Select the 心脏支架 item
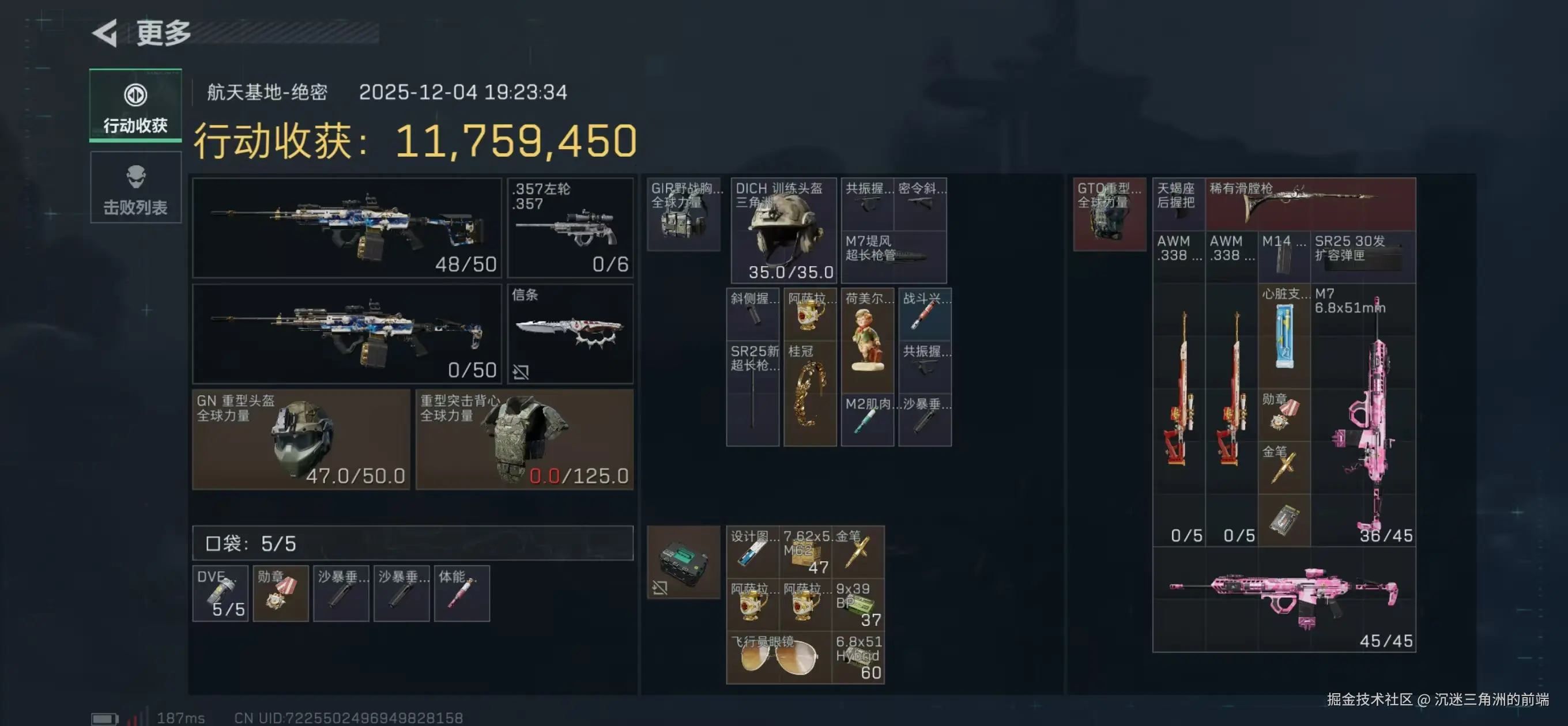 point(1284,336)
